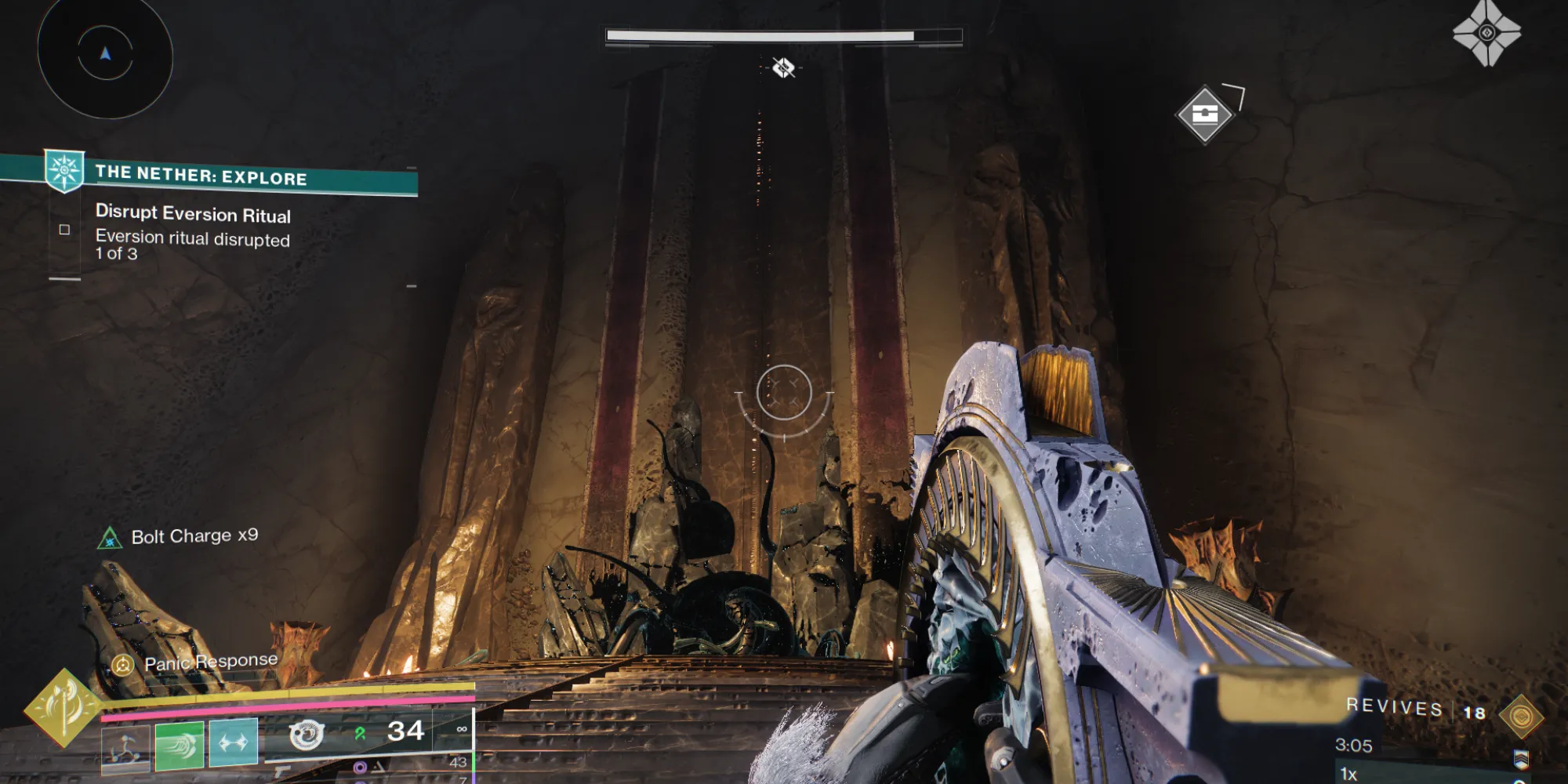
Task: Click the circular radar in the corner
Action: pos(105,55)
